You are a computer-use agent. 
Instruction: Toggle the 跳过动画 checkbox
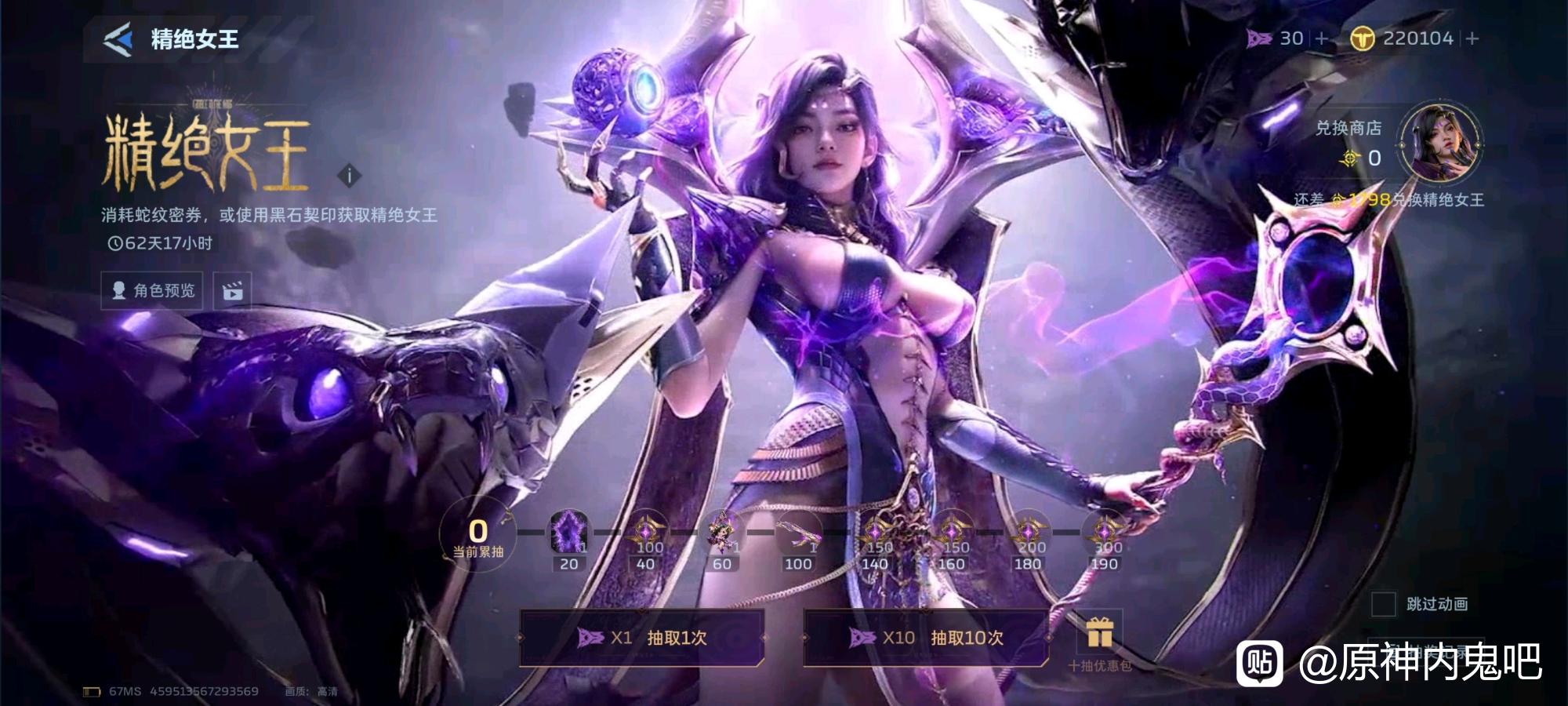coord(1383,604)
